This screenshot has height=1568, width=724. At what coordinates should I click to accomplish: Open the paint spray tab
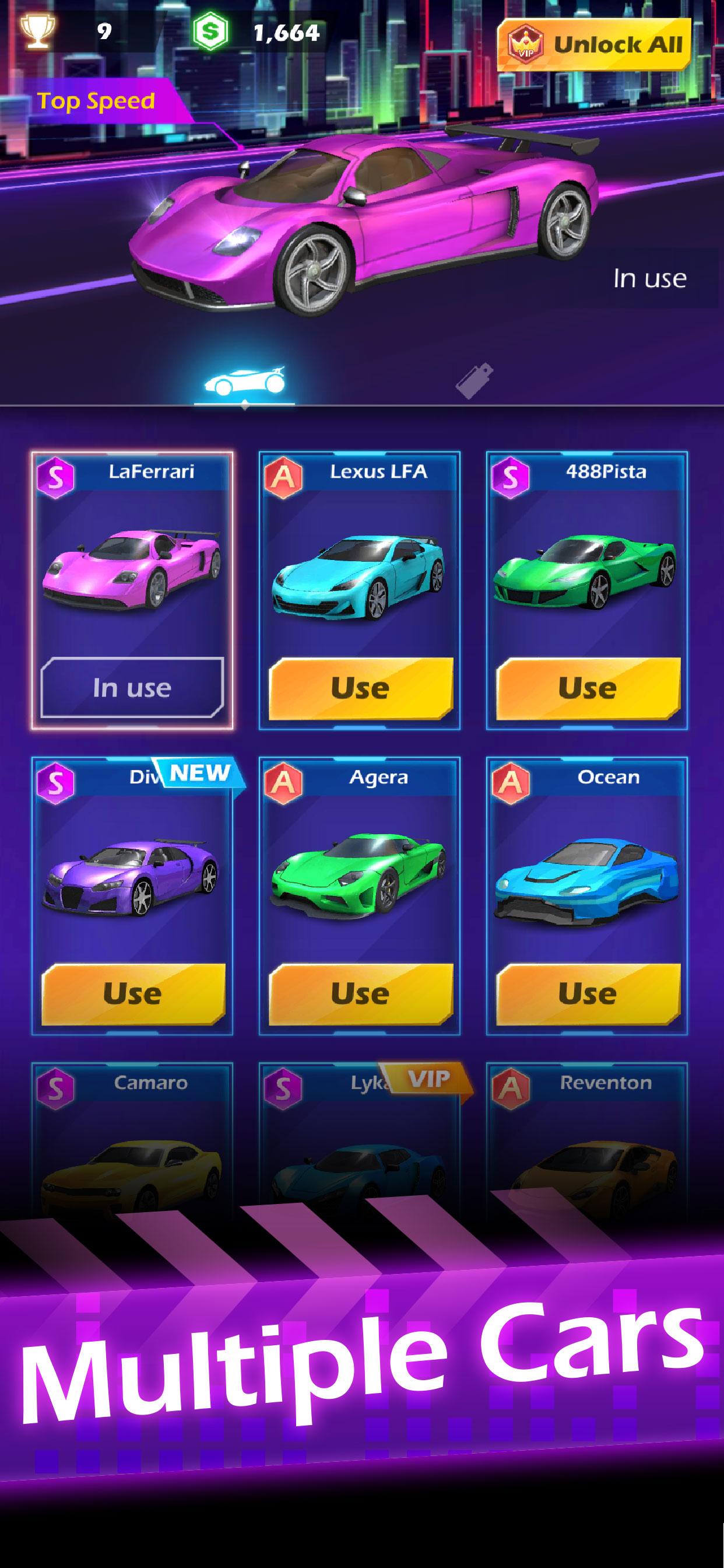point(475,381)
